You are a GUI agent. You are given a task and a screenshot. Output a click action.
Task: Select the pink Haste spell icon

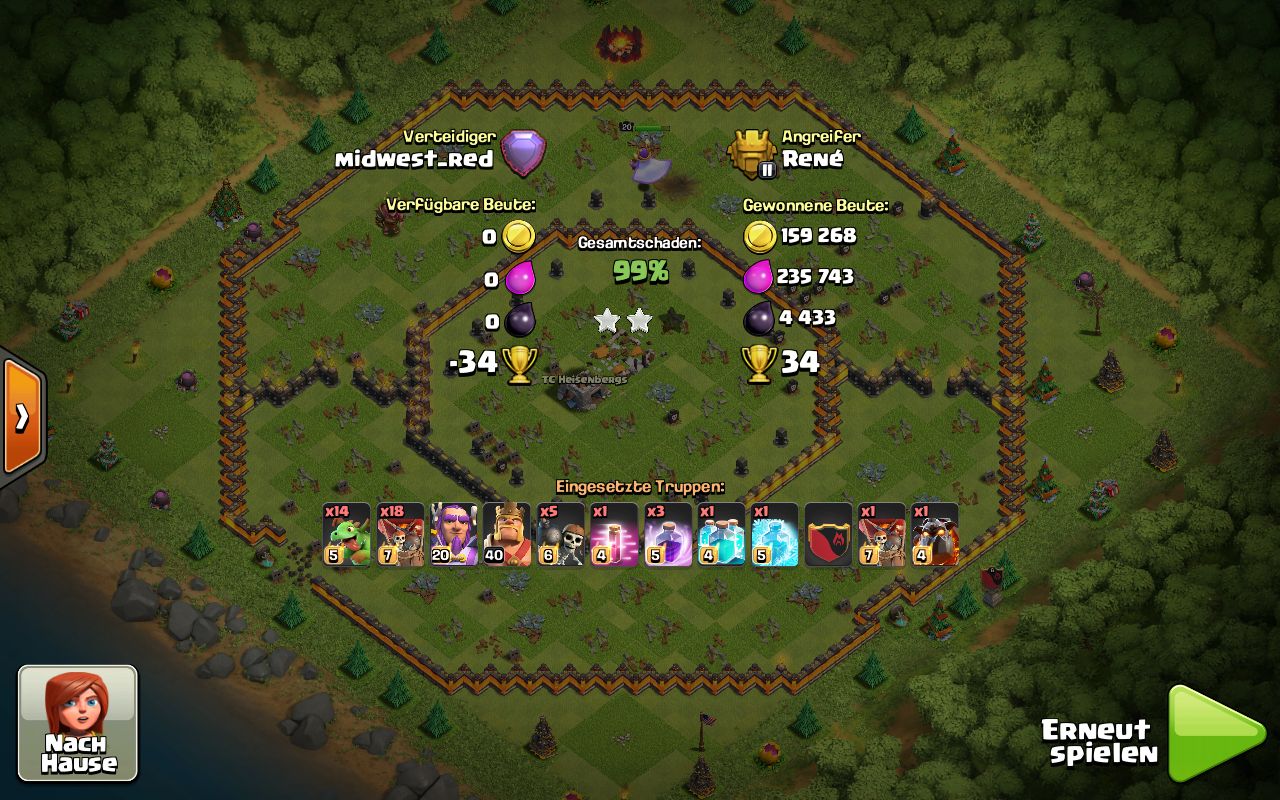(x=615, y=534)
